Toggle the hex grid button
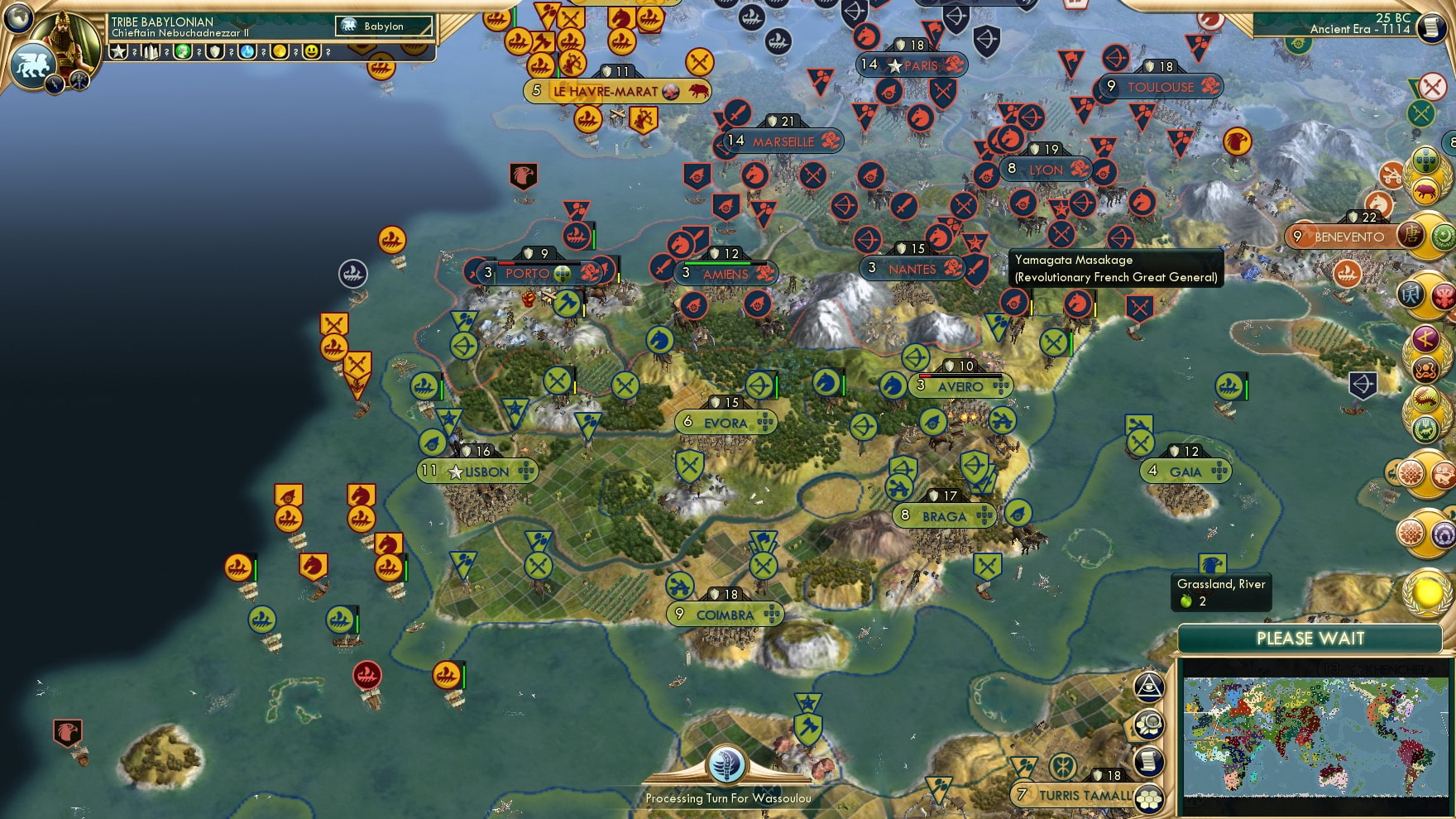Image resolution: width=1456 pixels, height=819 pixels. coord(1148,798)
